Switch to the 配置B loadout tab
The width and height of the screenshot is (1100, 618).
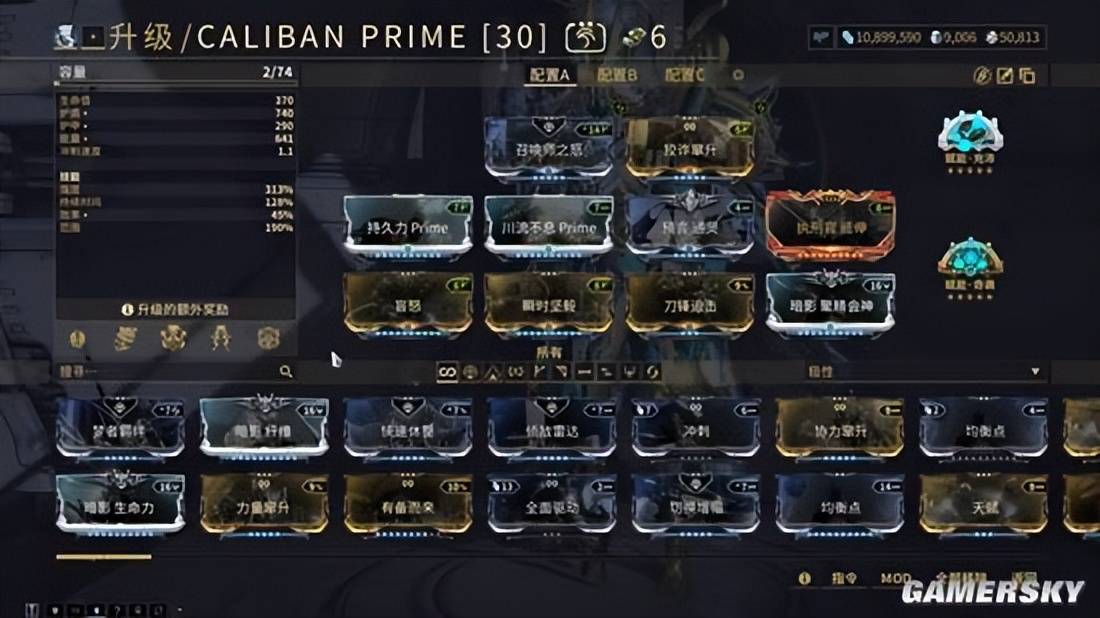(617, 75)
